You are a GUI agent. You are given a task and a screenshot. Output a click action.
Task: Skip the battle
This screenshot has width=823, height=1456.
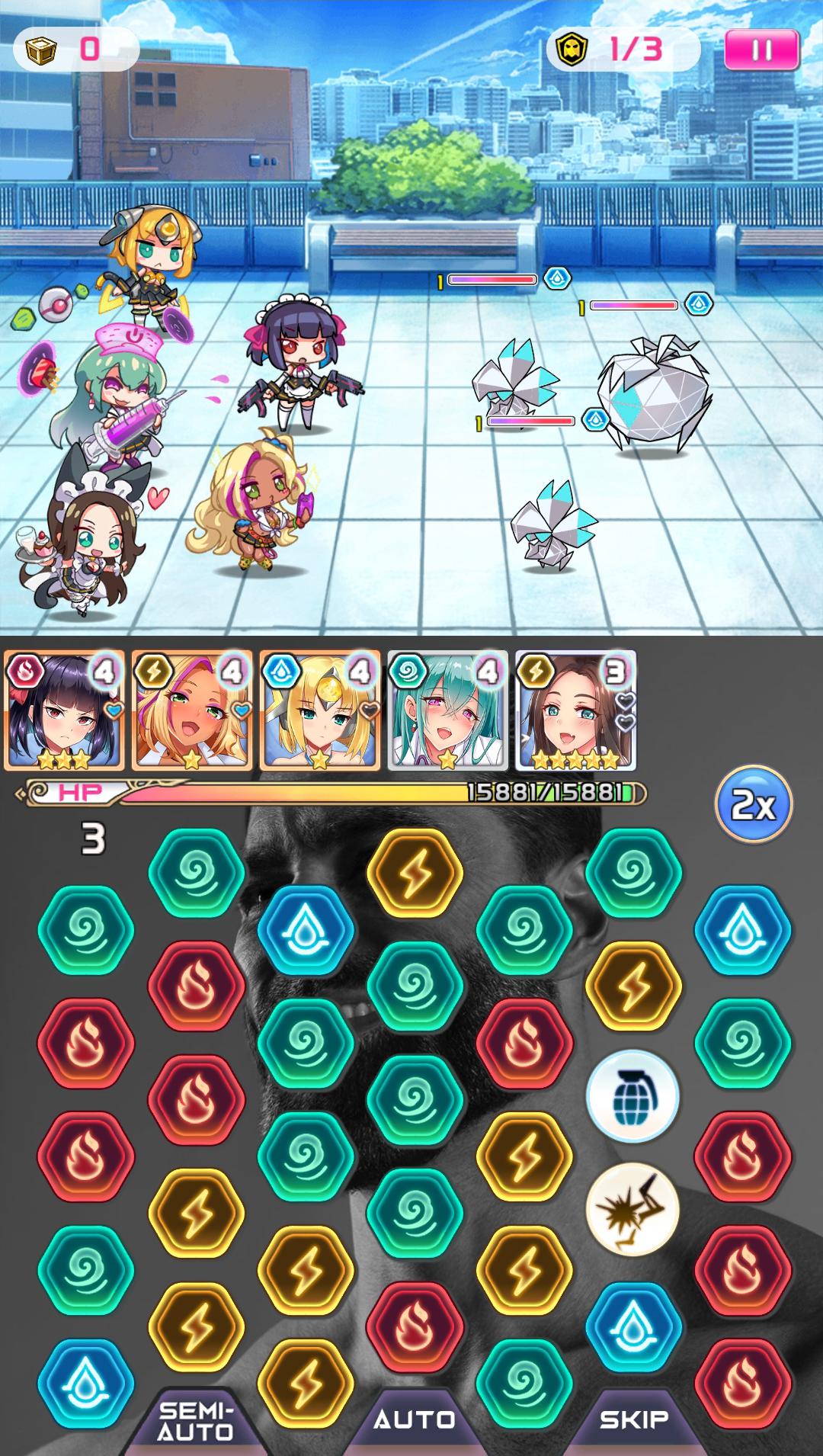[633, 1419]
